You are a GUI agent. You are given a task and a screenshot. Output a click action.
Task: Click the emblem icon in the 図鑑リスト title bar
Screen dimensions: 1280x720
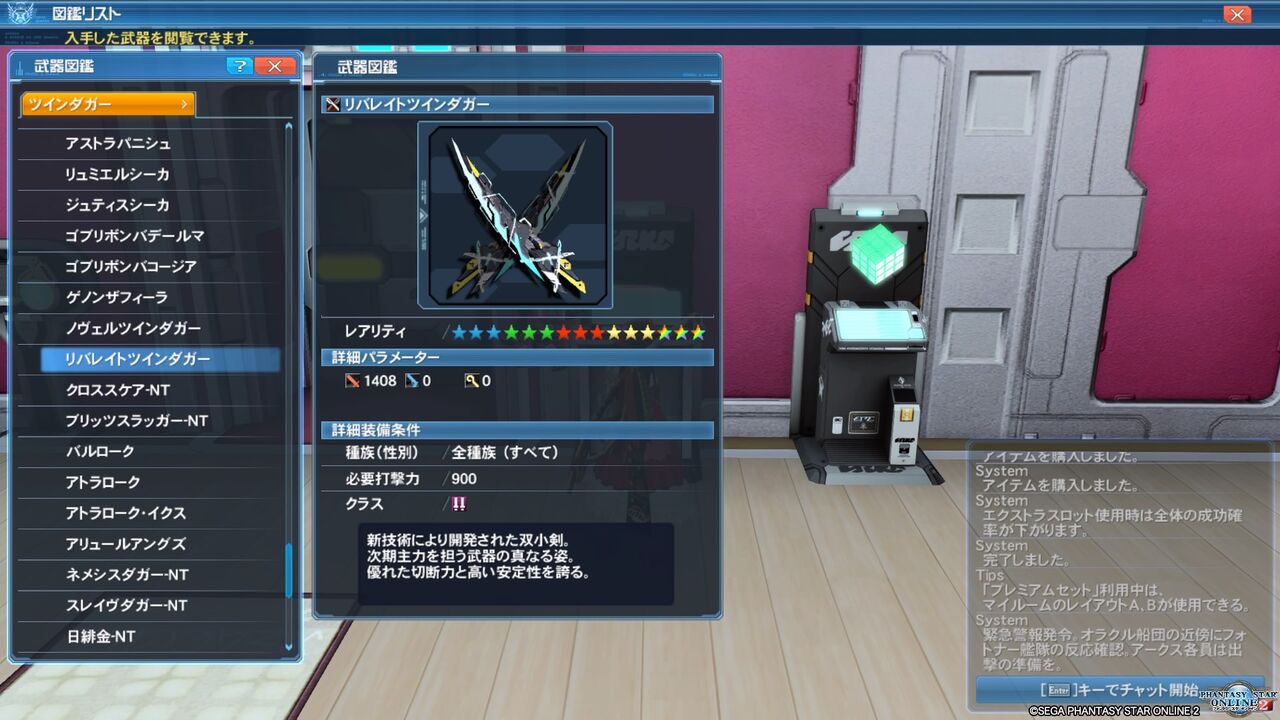click(23, 13)
